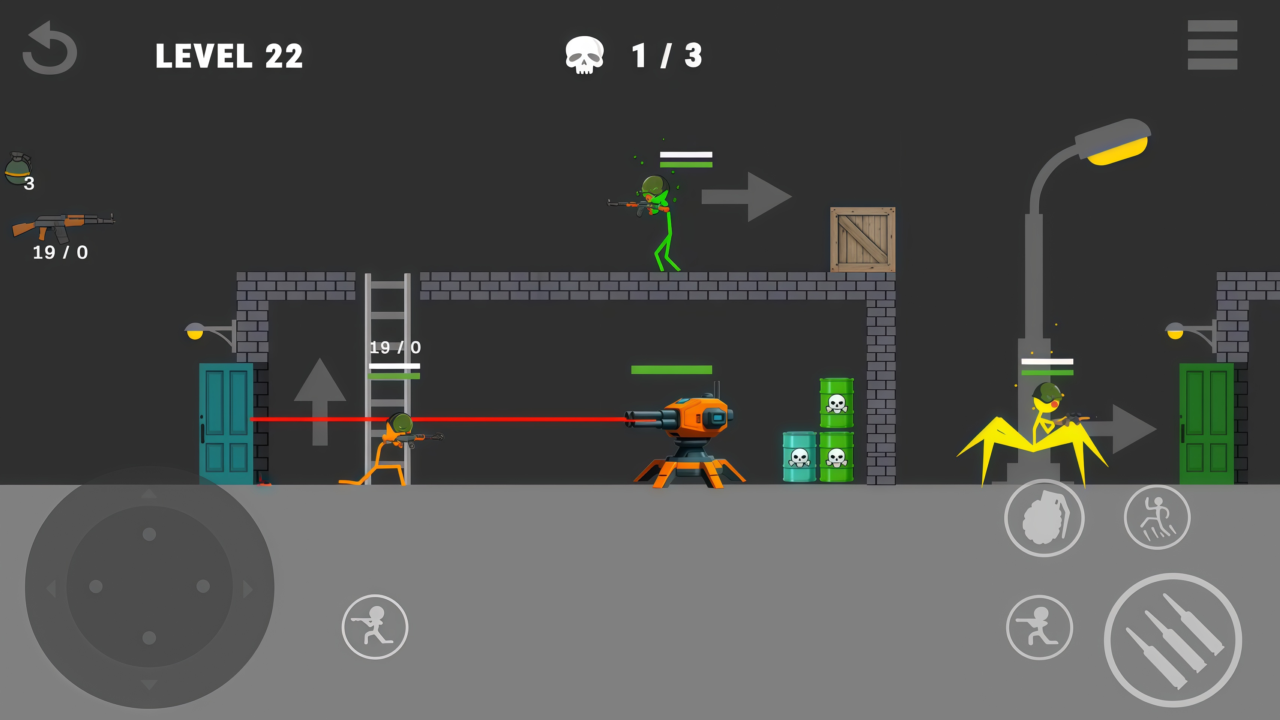Tap the skull kill counter showing 1/3

coord(633,55)
